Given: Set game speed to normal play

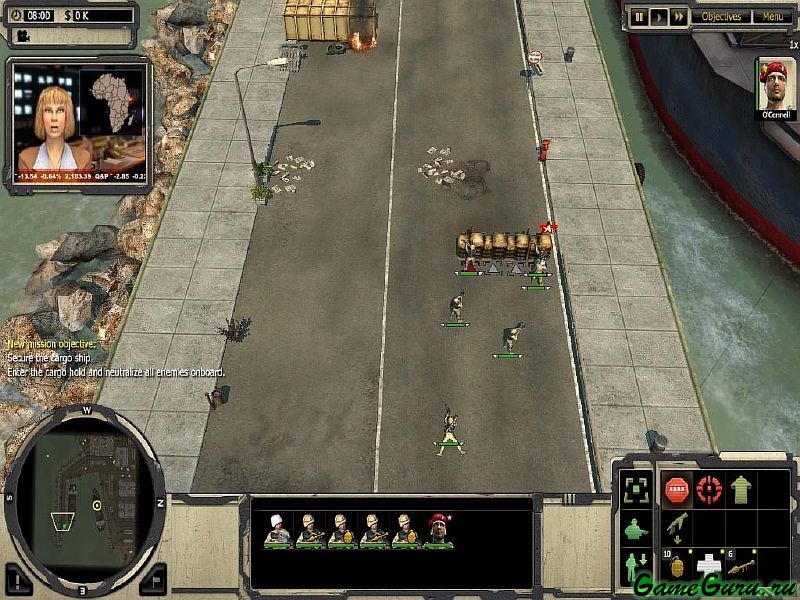Looking at the screenshot, I should tap(658, 17).
